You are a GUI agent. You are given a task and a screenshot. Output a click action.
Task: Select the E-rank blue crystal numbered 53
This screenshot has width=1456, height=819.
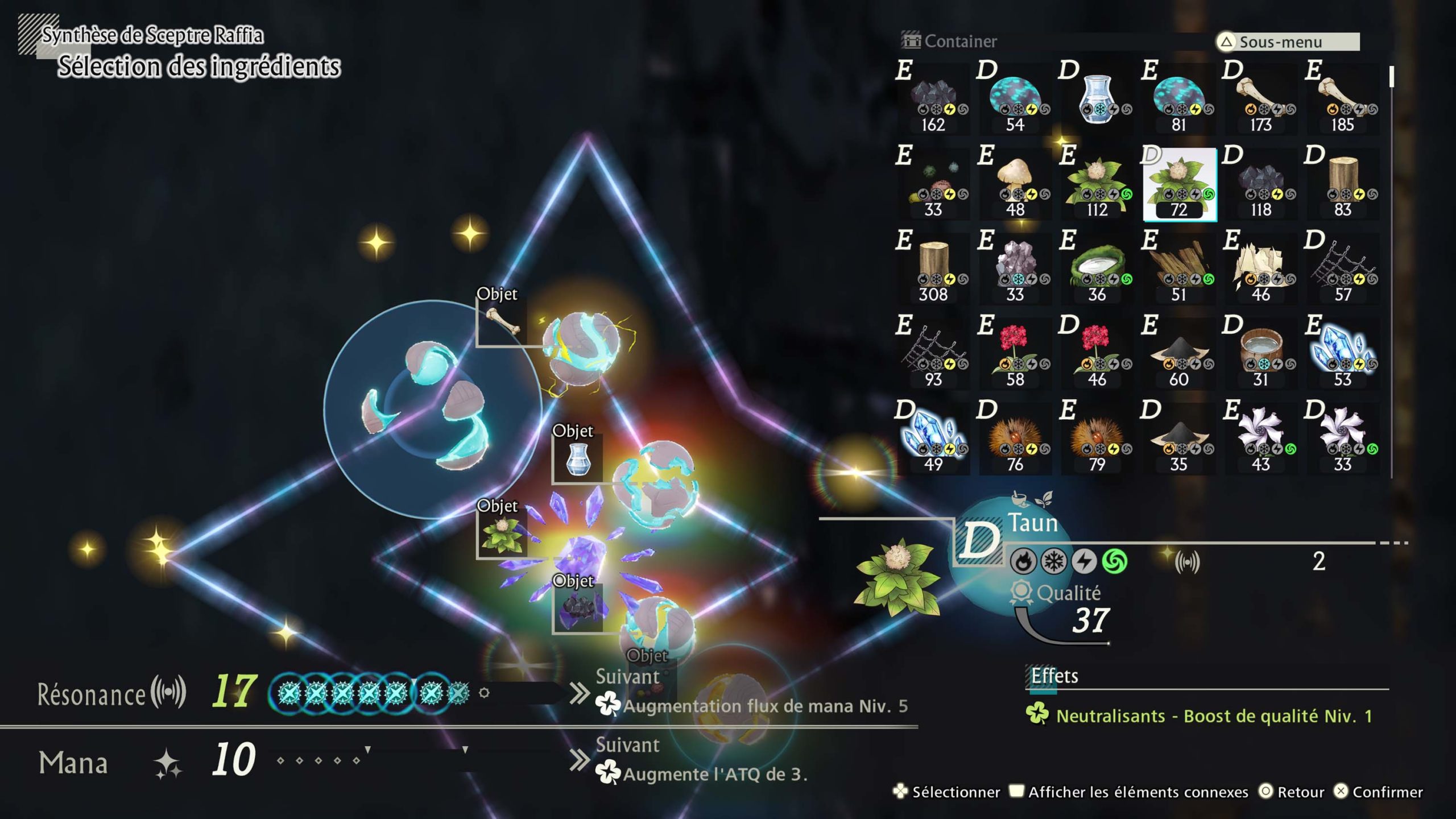pos(1343,354)
